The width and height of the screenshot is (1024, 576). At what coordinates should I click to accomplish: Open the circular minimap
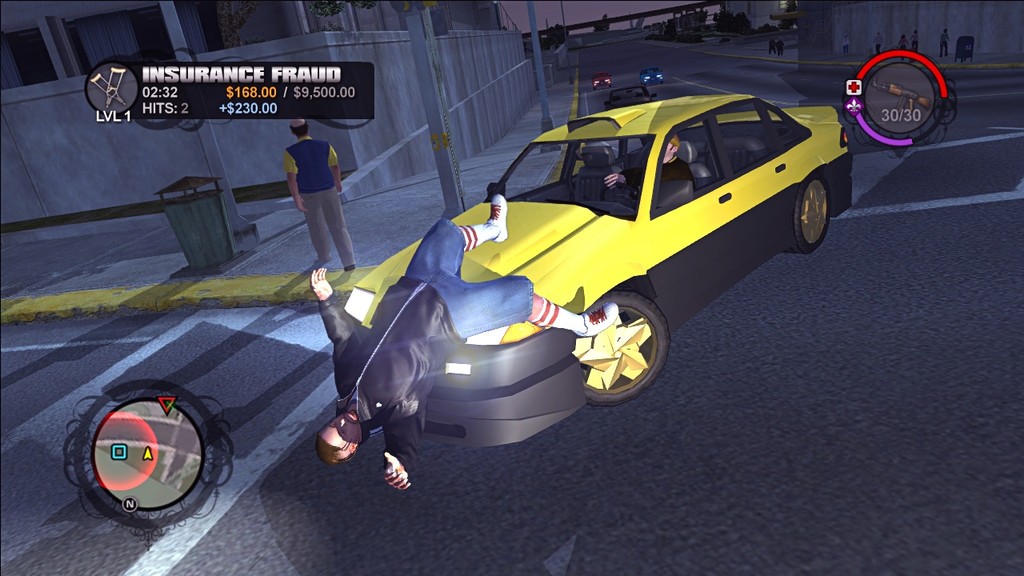point(148,453)
